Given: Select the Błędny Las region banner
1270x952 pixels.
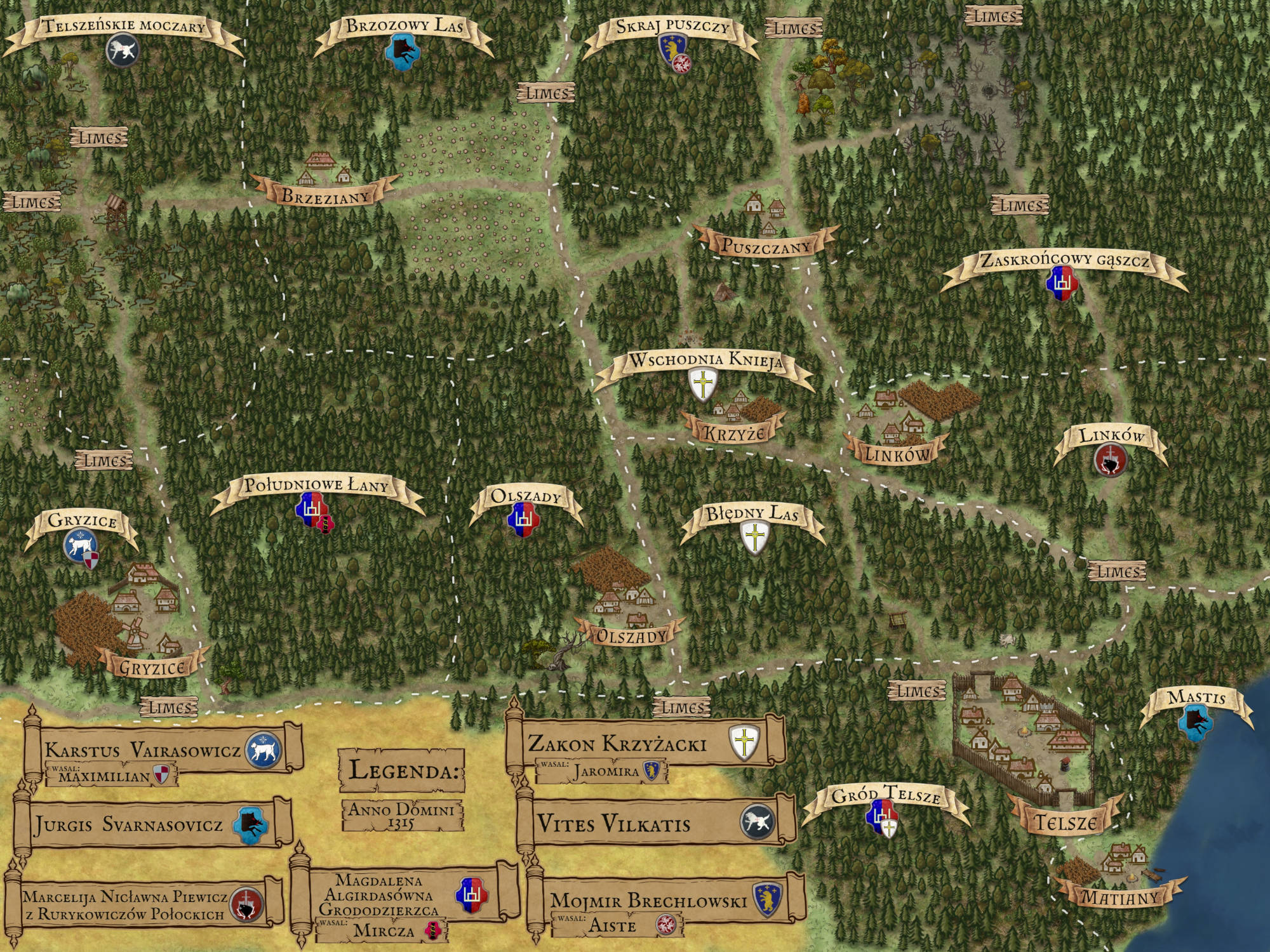Looking at the screenshot, I should pyautogui.click(x=752, y=513).
